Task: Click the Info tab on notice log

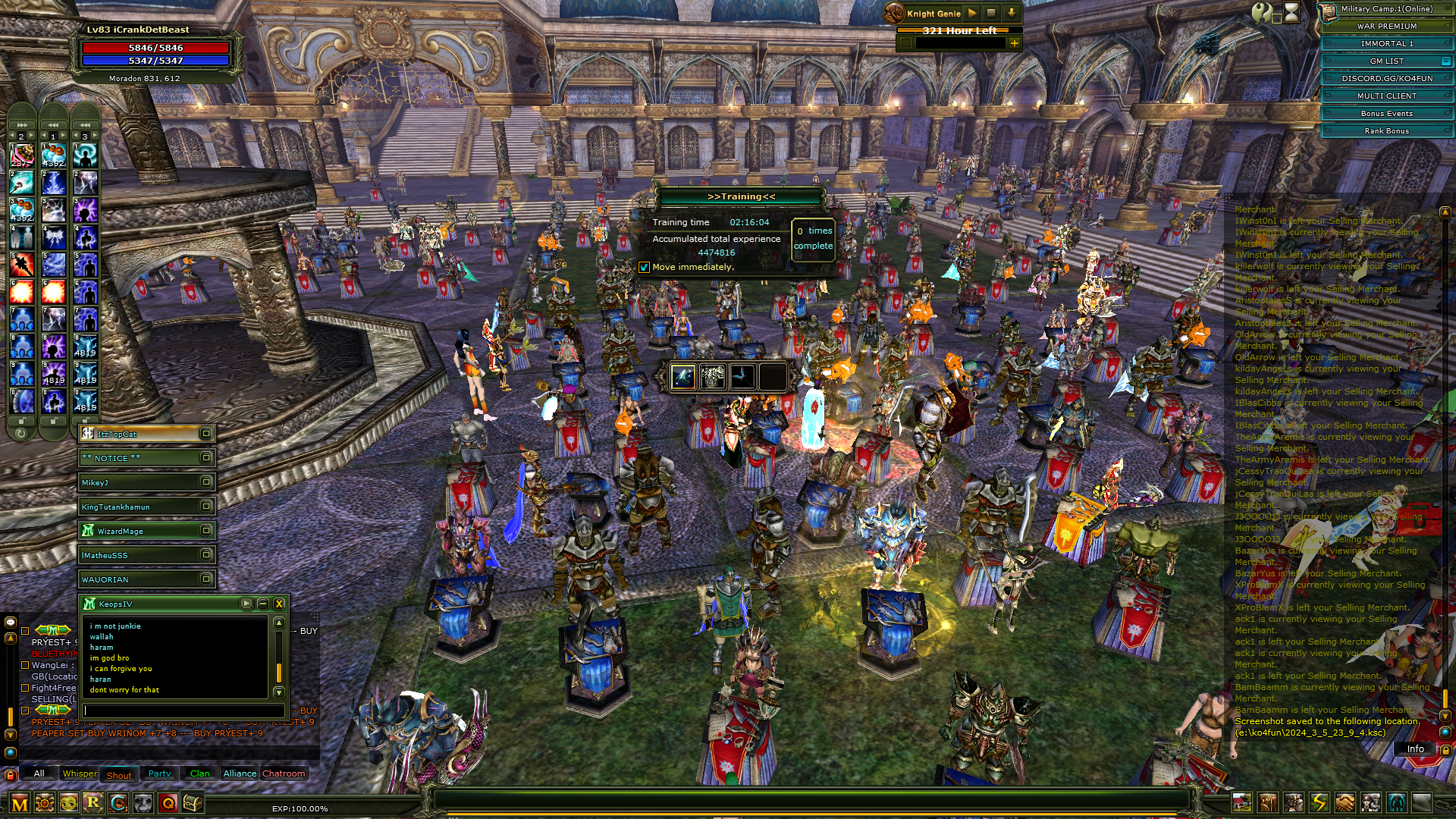Action: click(x=1415, y=748)
